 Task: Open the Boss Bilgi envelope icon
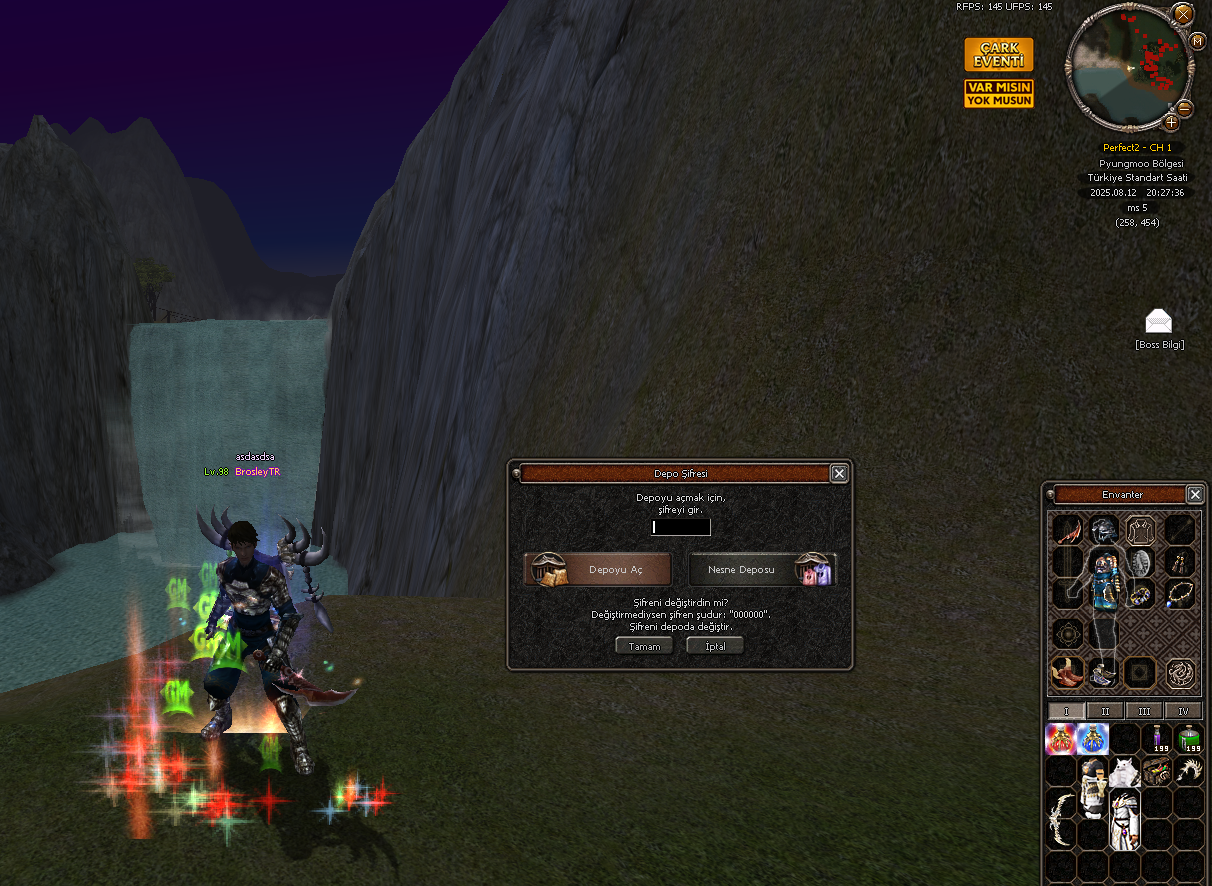(x=1158, y=321)
